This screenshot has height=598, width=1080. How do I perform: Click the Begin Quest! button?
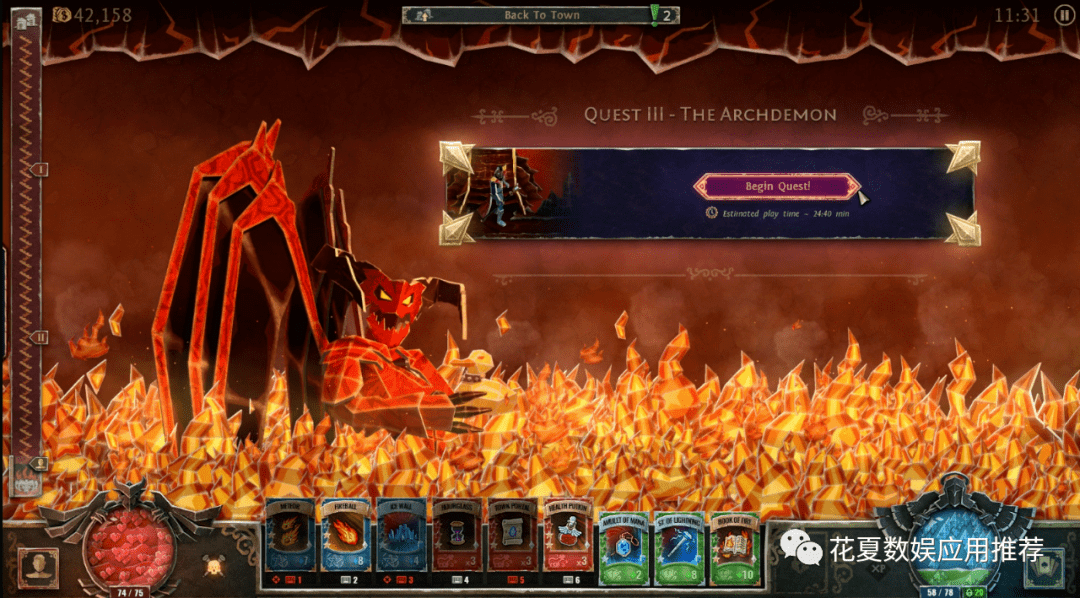tap(776, 186)
